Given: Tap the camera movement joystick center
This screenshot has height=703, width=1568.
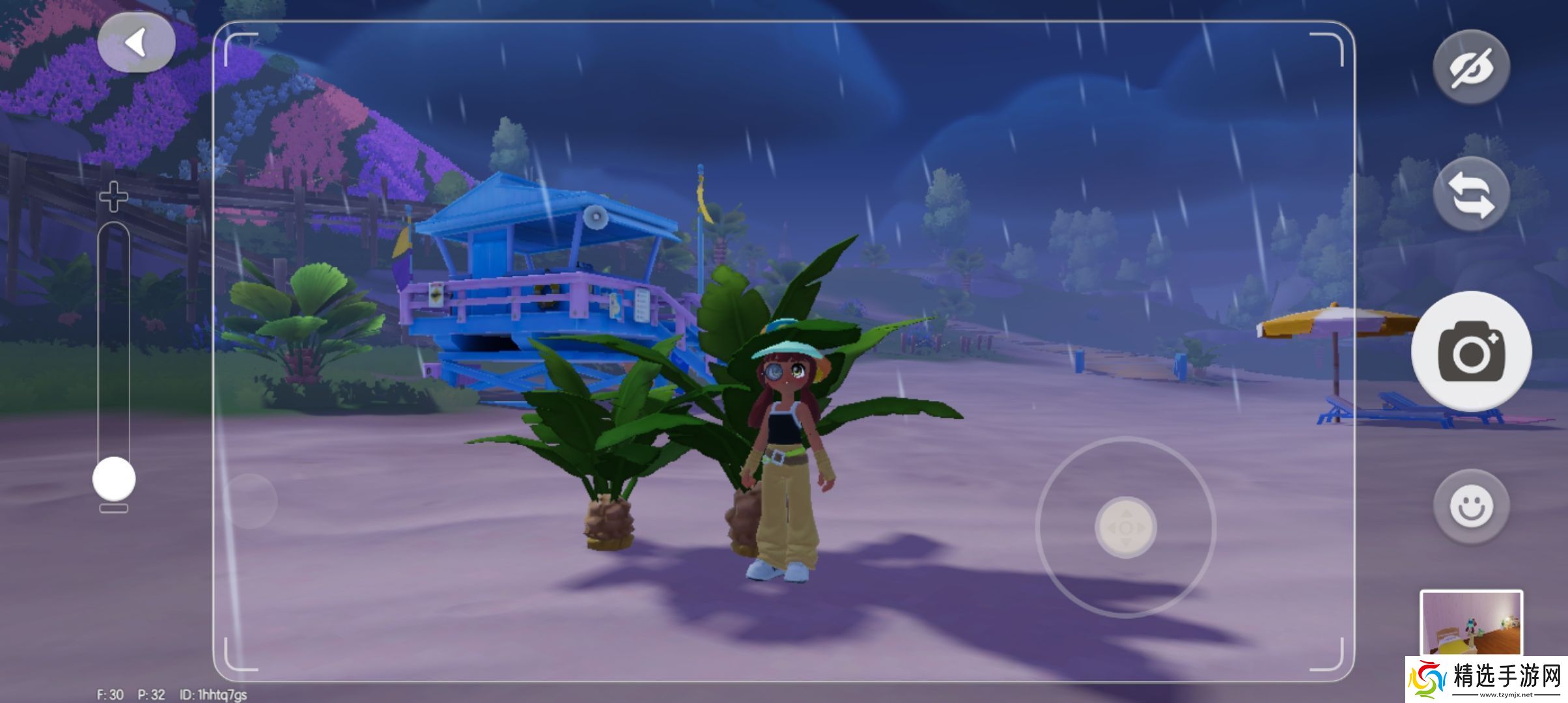Looking at the screenshot, I should (1126, 528).
